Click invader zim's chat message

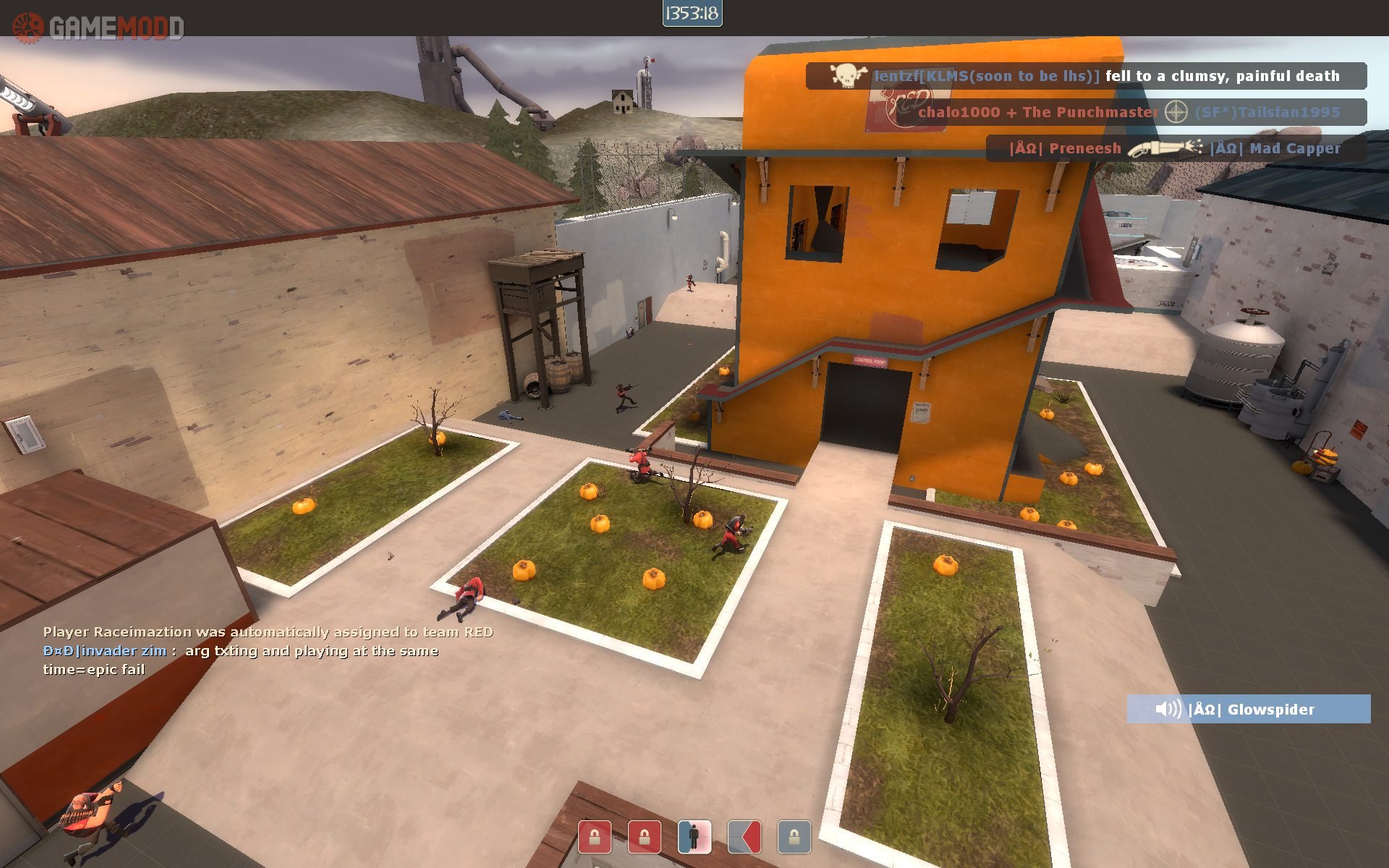tap(241, 660)
